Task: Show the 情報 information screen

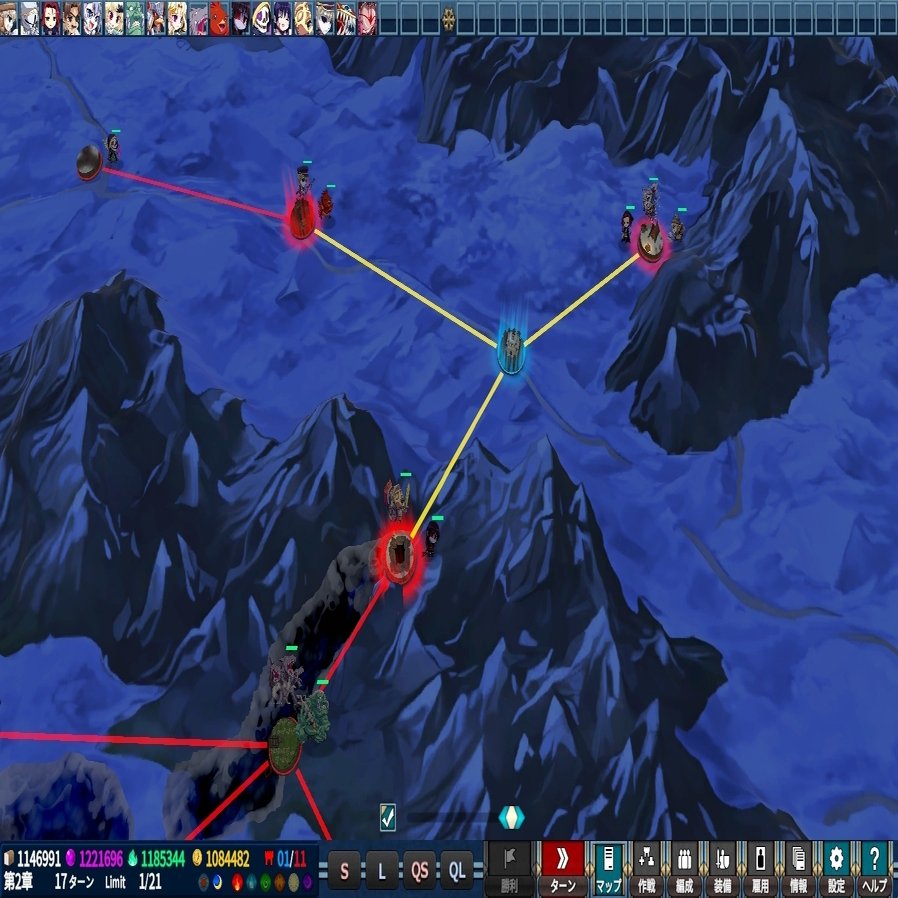Action: 798,867
